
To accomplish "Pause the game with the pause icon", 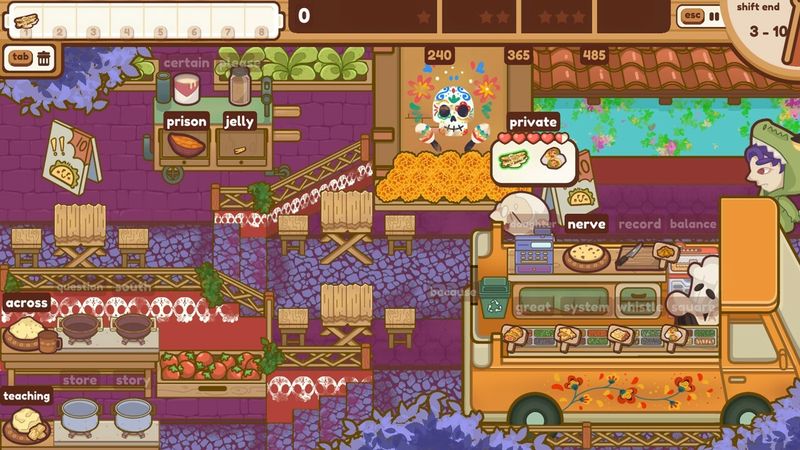I will pos(714,16).
